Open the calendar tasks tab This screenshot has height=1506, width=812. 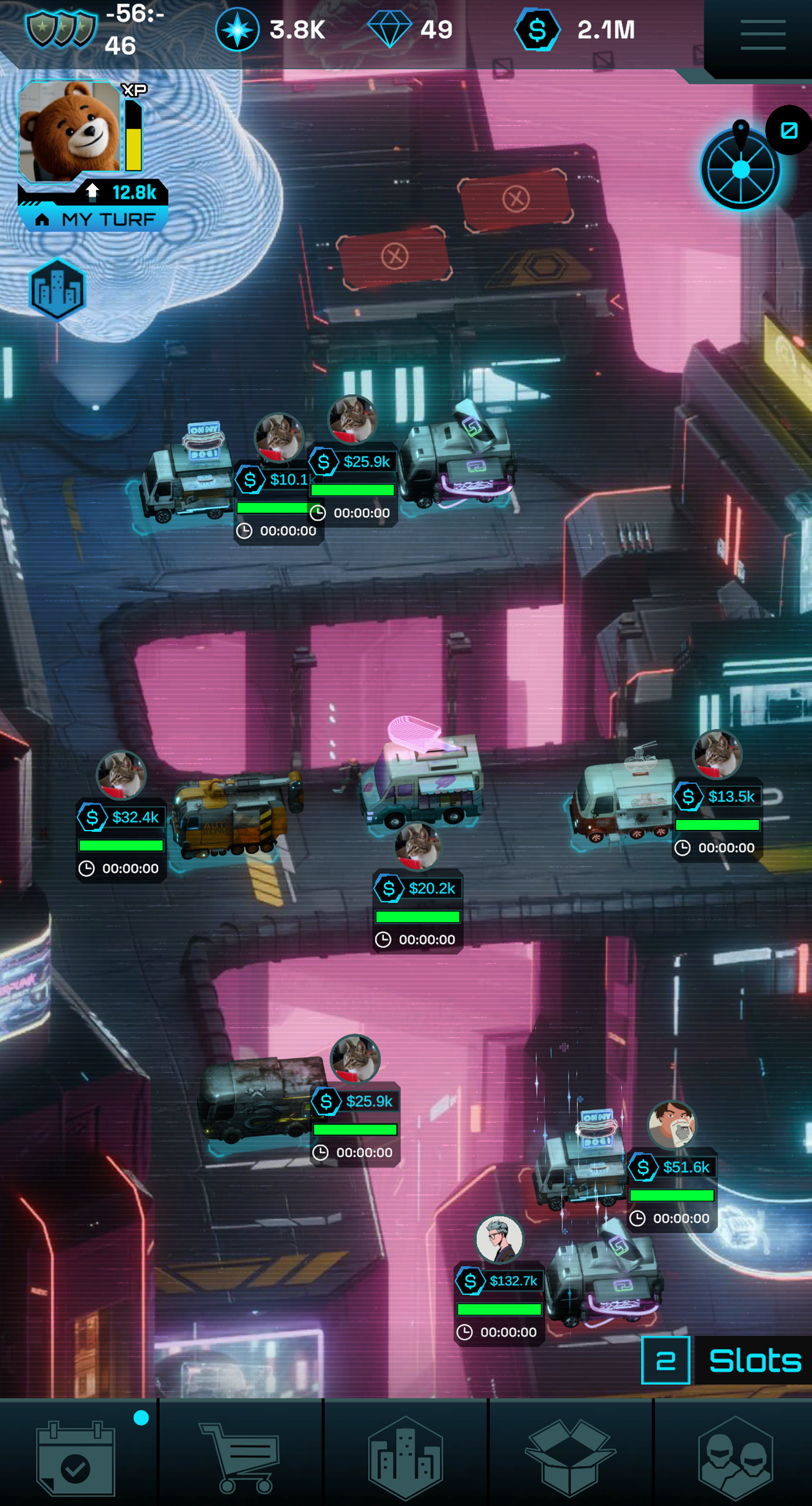coord(76,1457)
